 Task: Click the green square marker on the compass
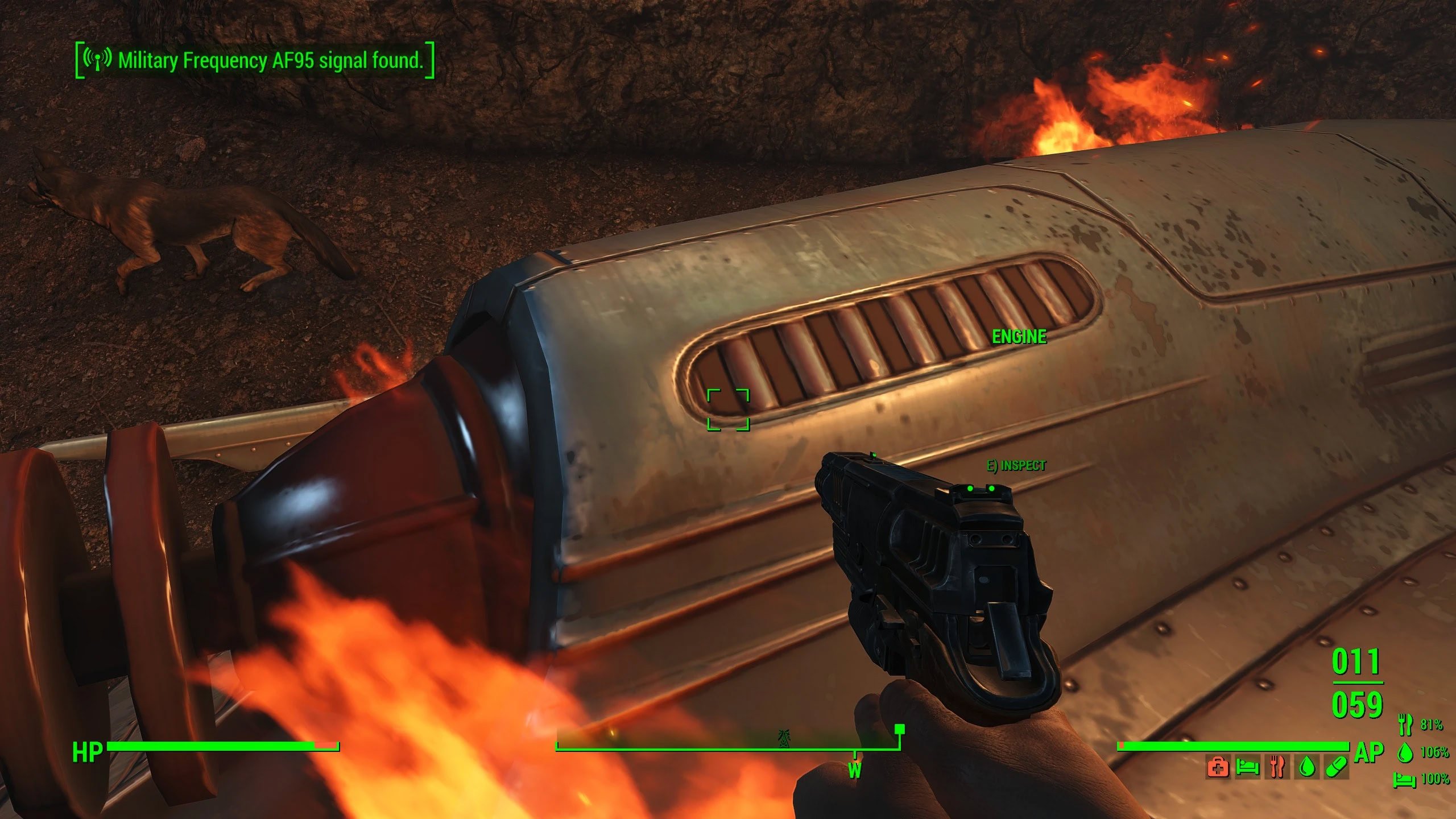899,729
